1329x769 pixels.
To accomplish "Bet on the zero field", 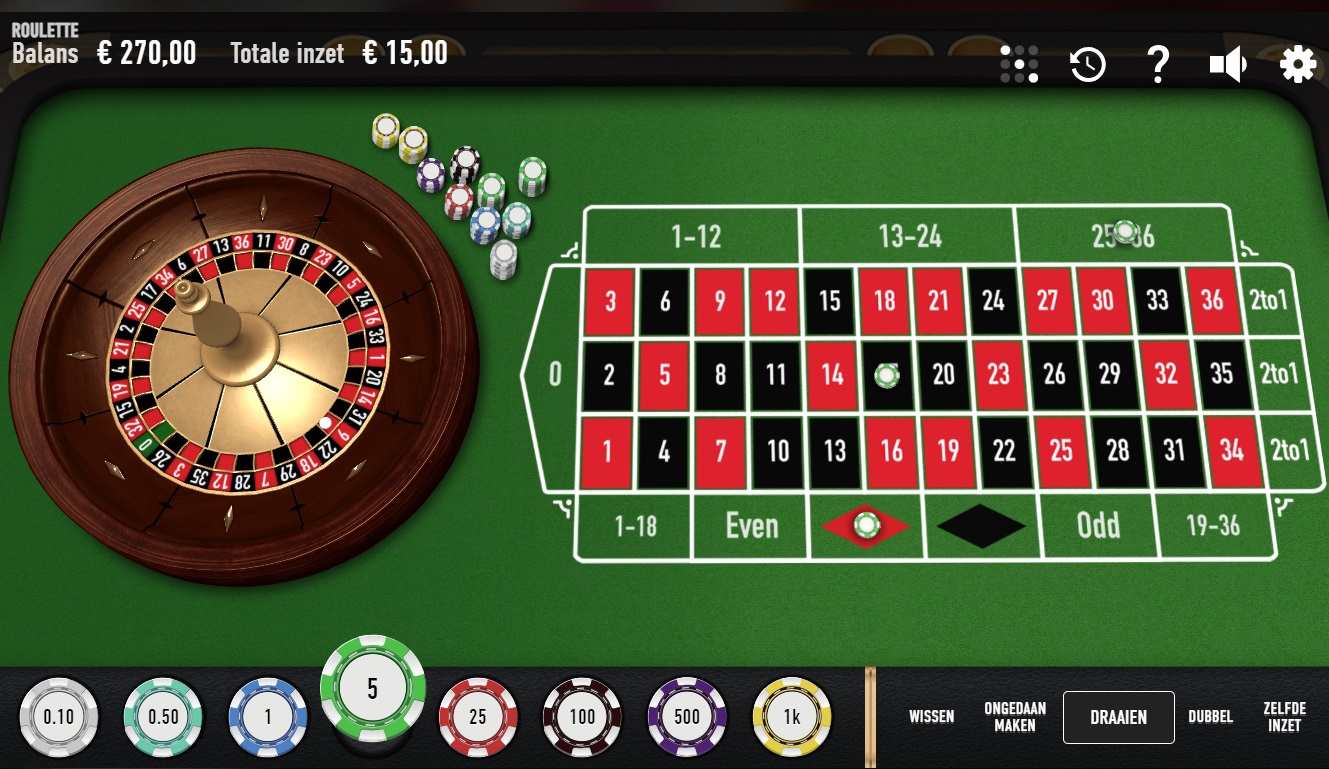I will coord(556,375).
